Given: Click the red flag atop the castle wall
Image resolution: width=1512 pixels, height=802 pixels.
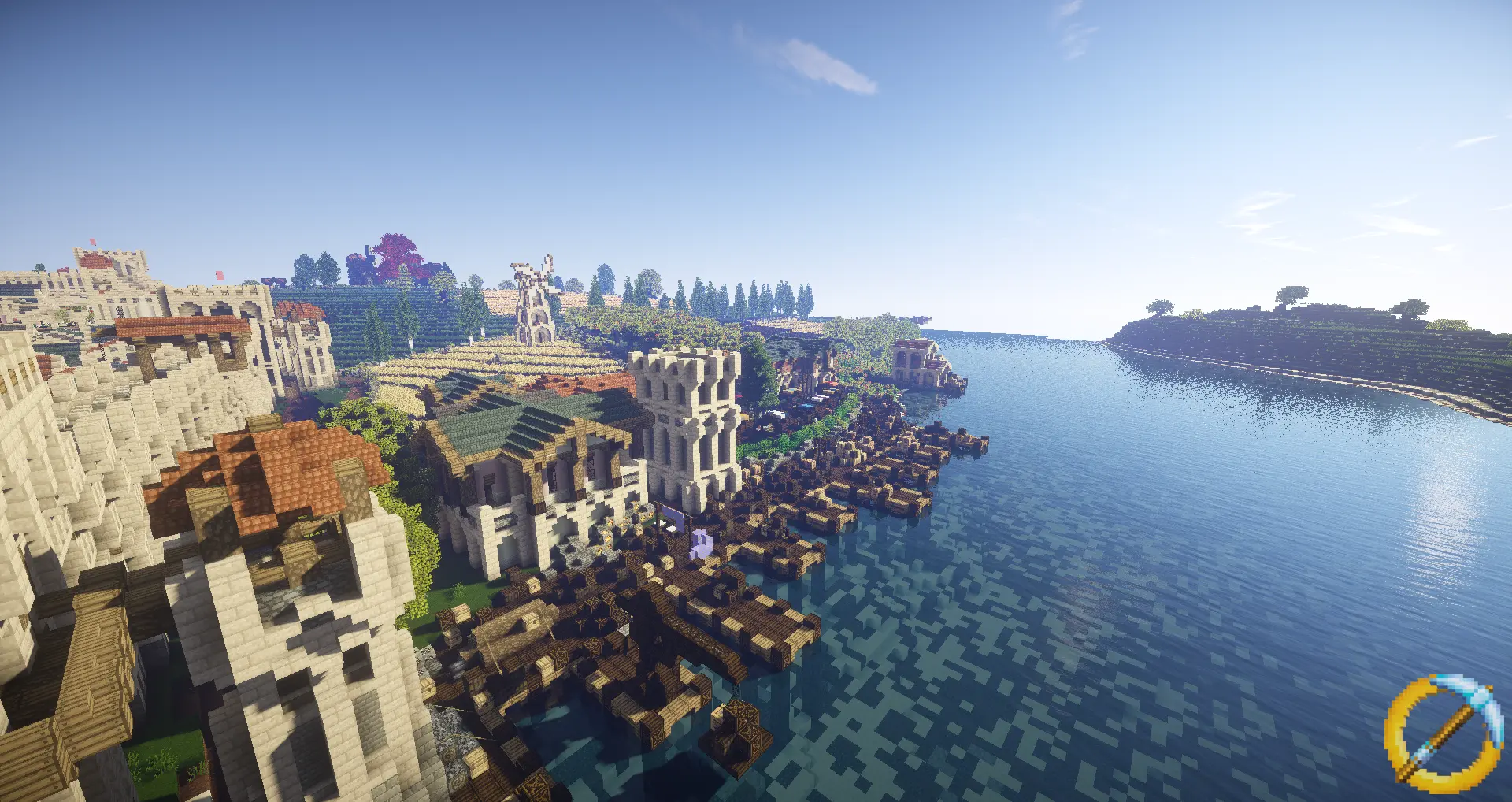Looking at the screenshot, I should (92, 240).
